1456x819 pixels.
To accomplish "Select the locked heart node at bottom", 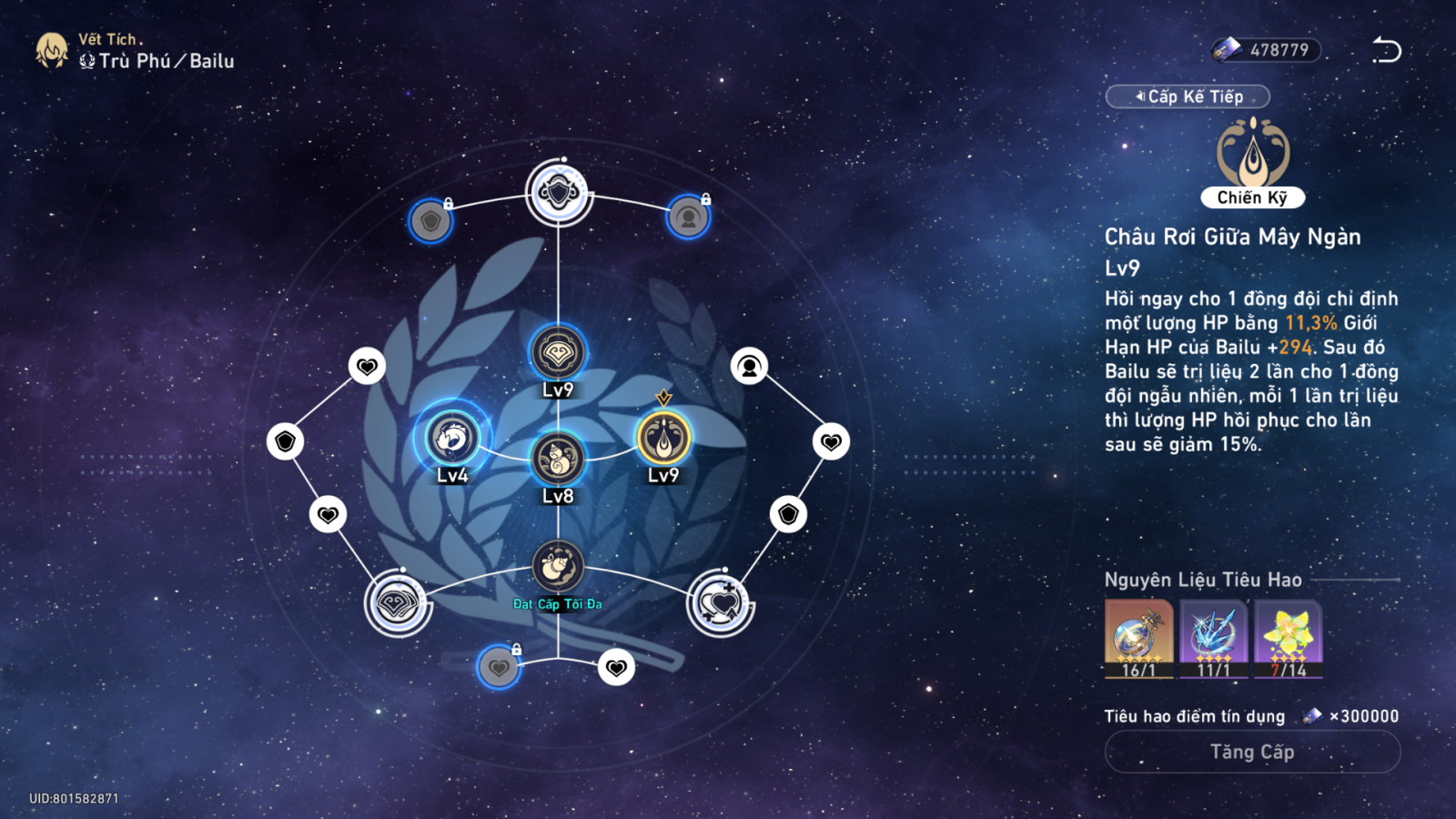I will click(x=499, y=667).
